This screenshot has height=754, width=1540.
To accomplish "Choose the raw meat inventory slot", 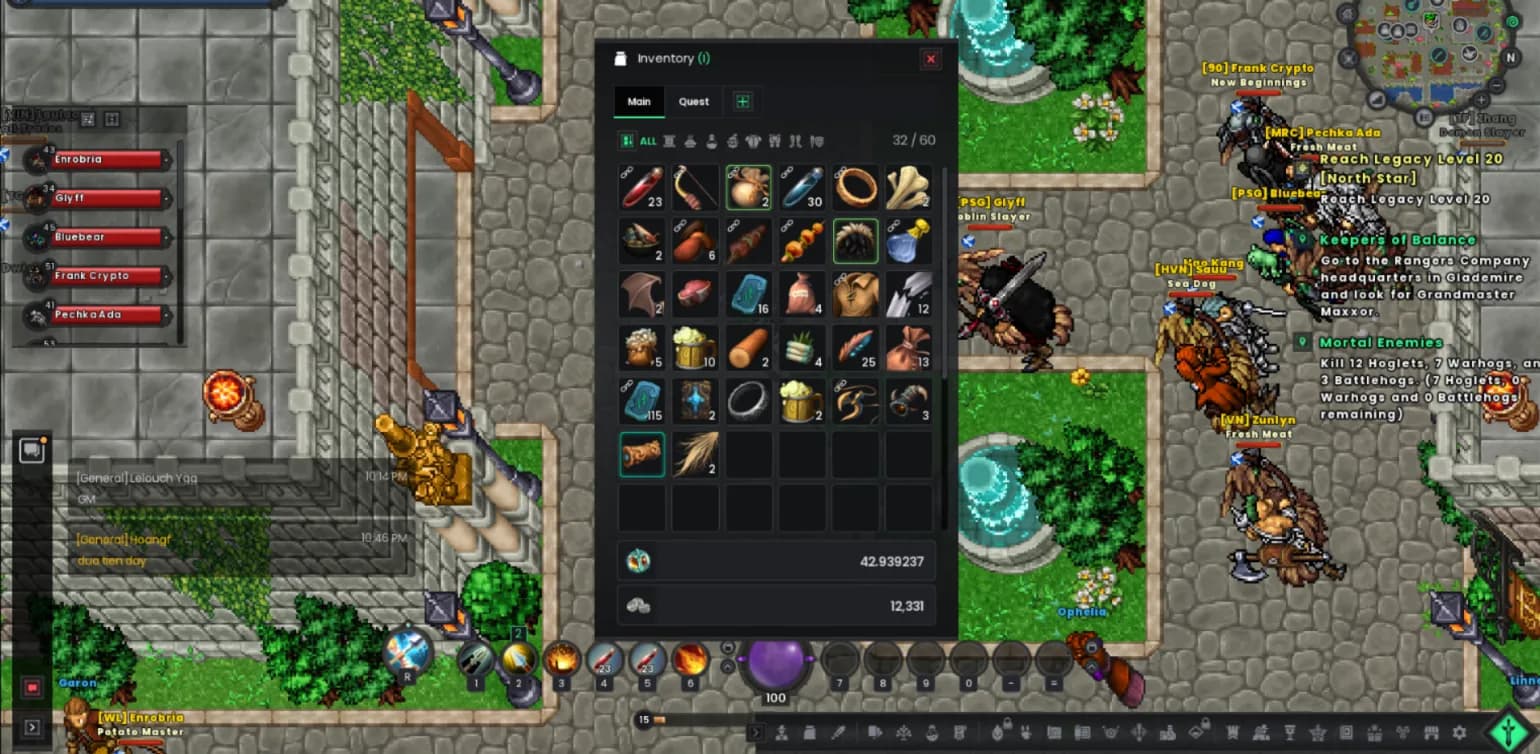I will point(695,294).
